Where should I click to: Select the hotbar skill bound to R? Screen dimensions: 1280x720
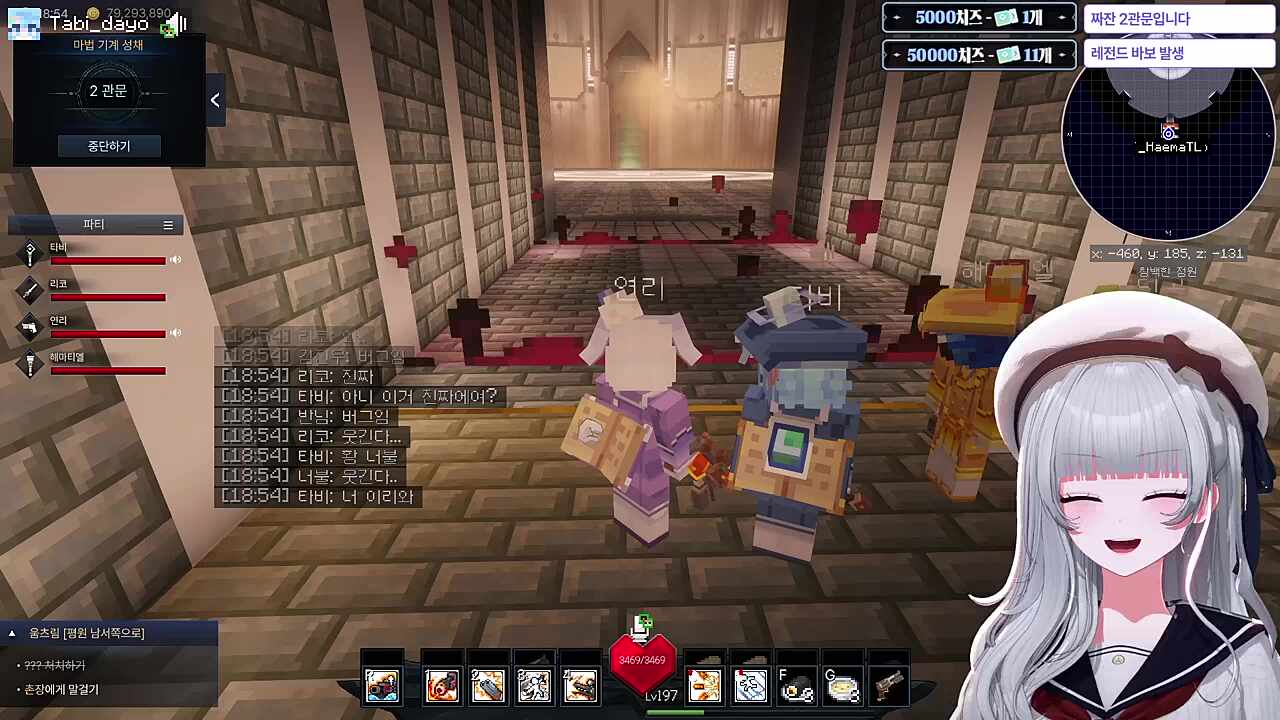tap(383, 683)
